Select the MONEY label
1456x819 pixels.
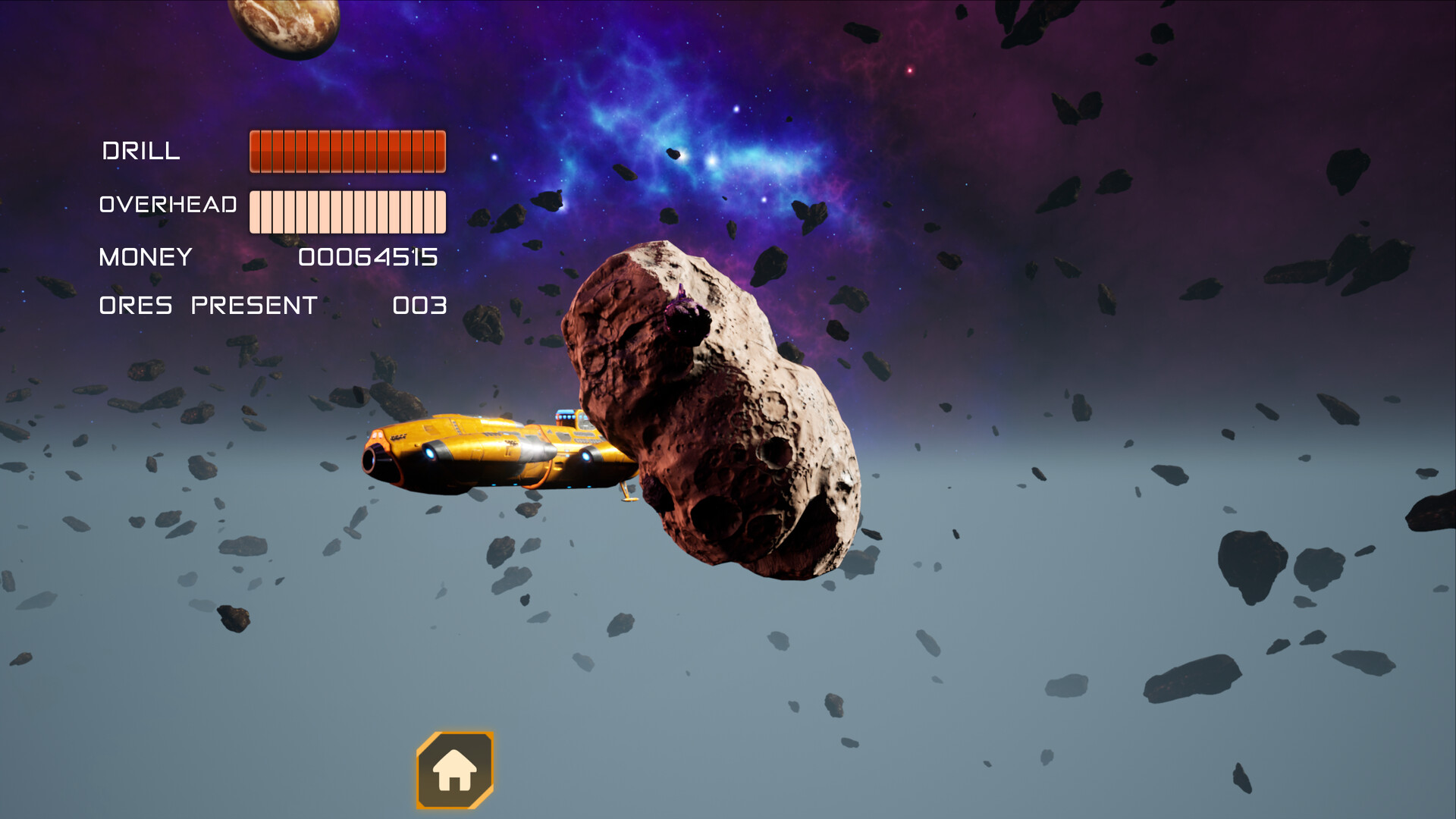point(144,258)
